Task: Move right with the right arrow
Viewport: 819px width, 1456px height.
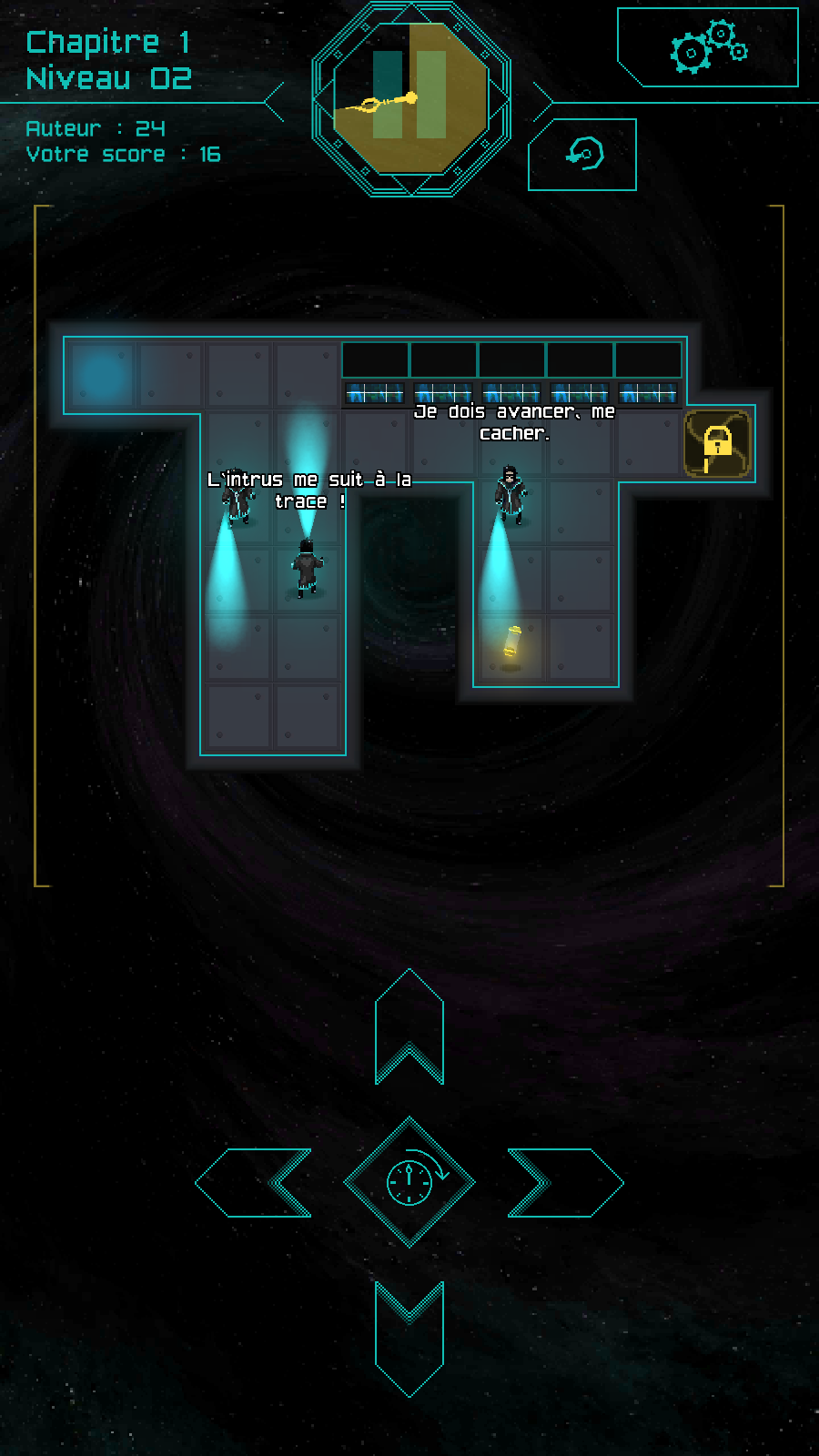Action: (x=564, y=1182)
